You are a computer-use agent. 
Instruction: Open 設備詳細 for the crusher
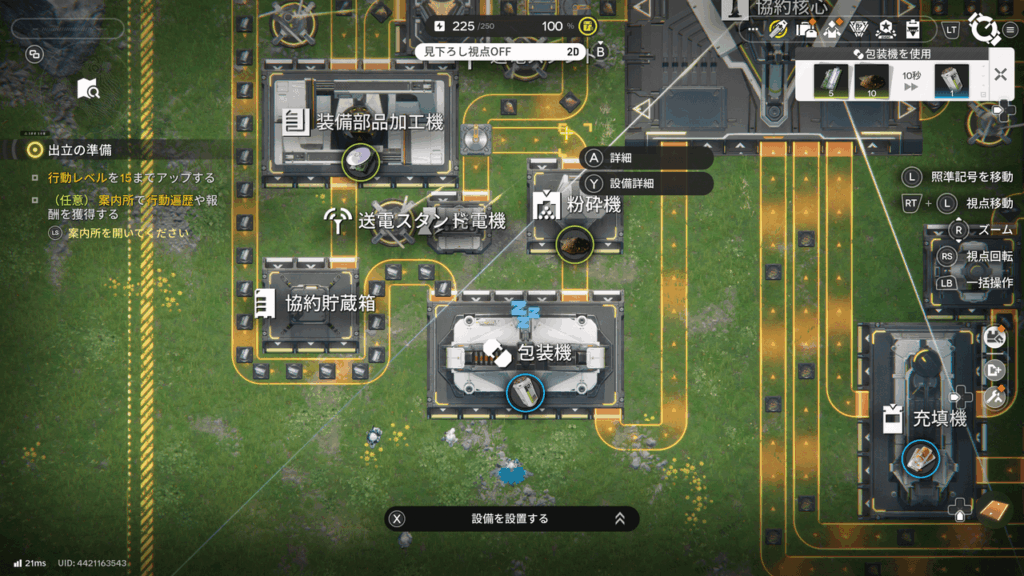[x=645, y=183]
